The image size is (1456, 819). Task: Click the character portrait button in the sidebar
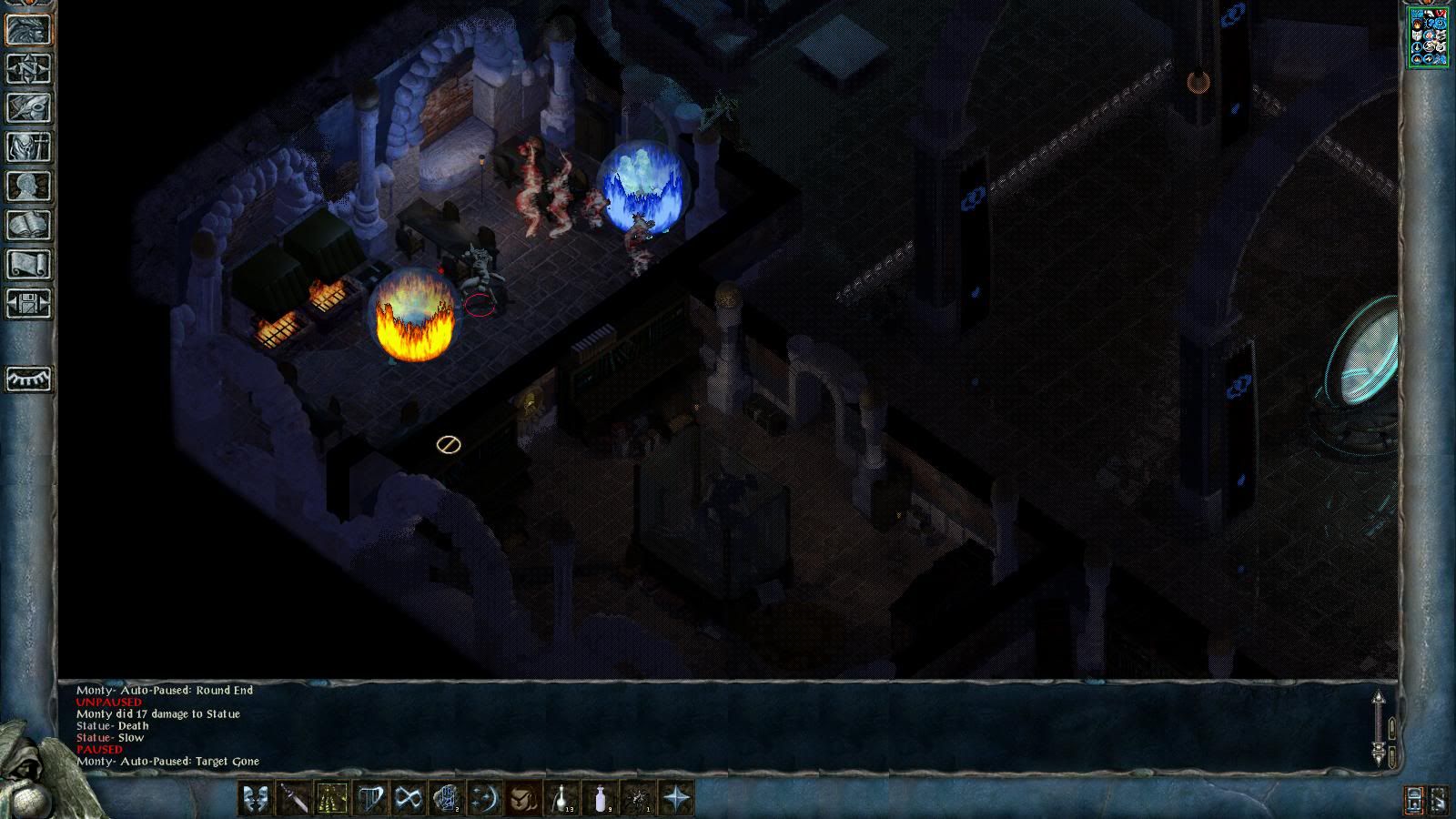28,29
